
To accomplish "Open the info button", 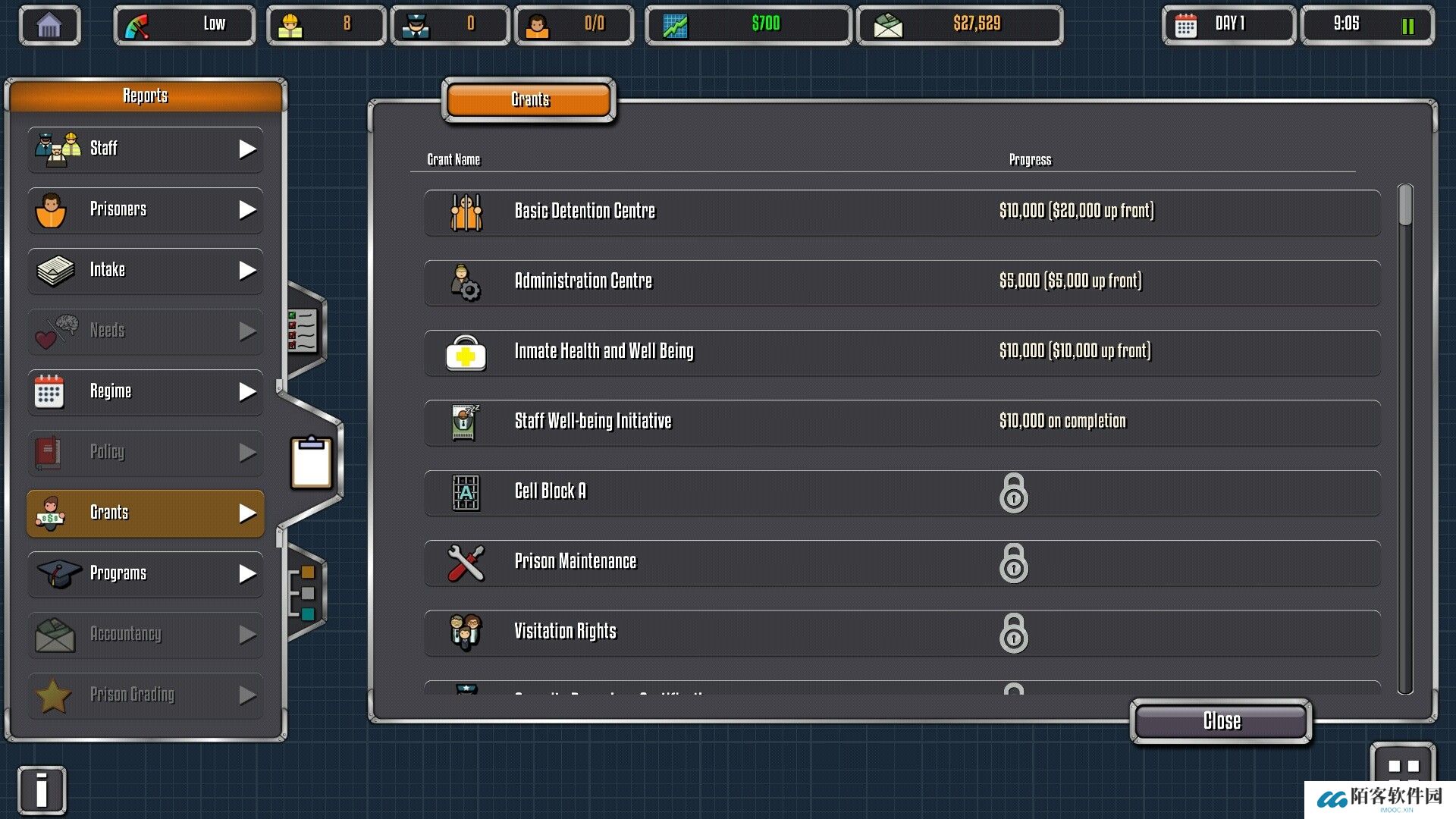I will (x=42, y=790).
